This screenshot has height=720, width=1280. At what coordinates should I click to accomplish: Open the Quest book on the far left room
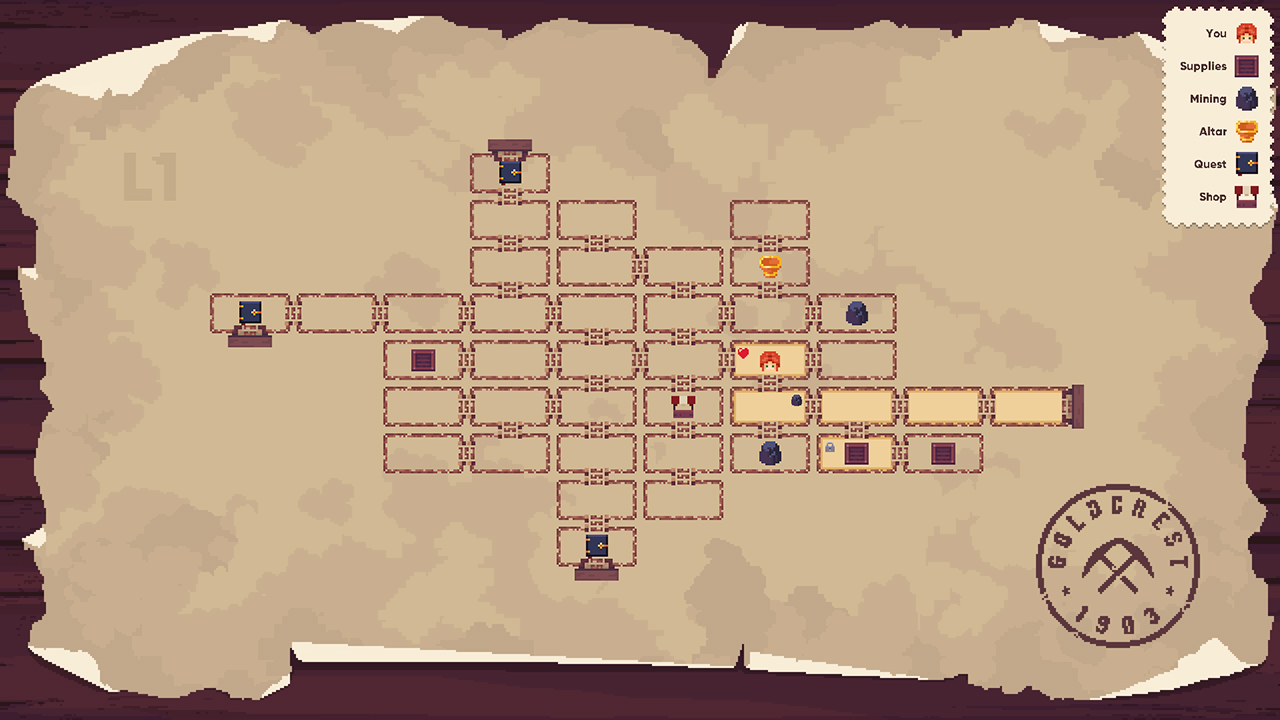[x=248, y=312]
